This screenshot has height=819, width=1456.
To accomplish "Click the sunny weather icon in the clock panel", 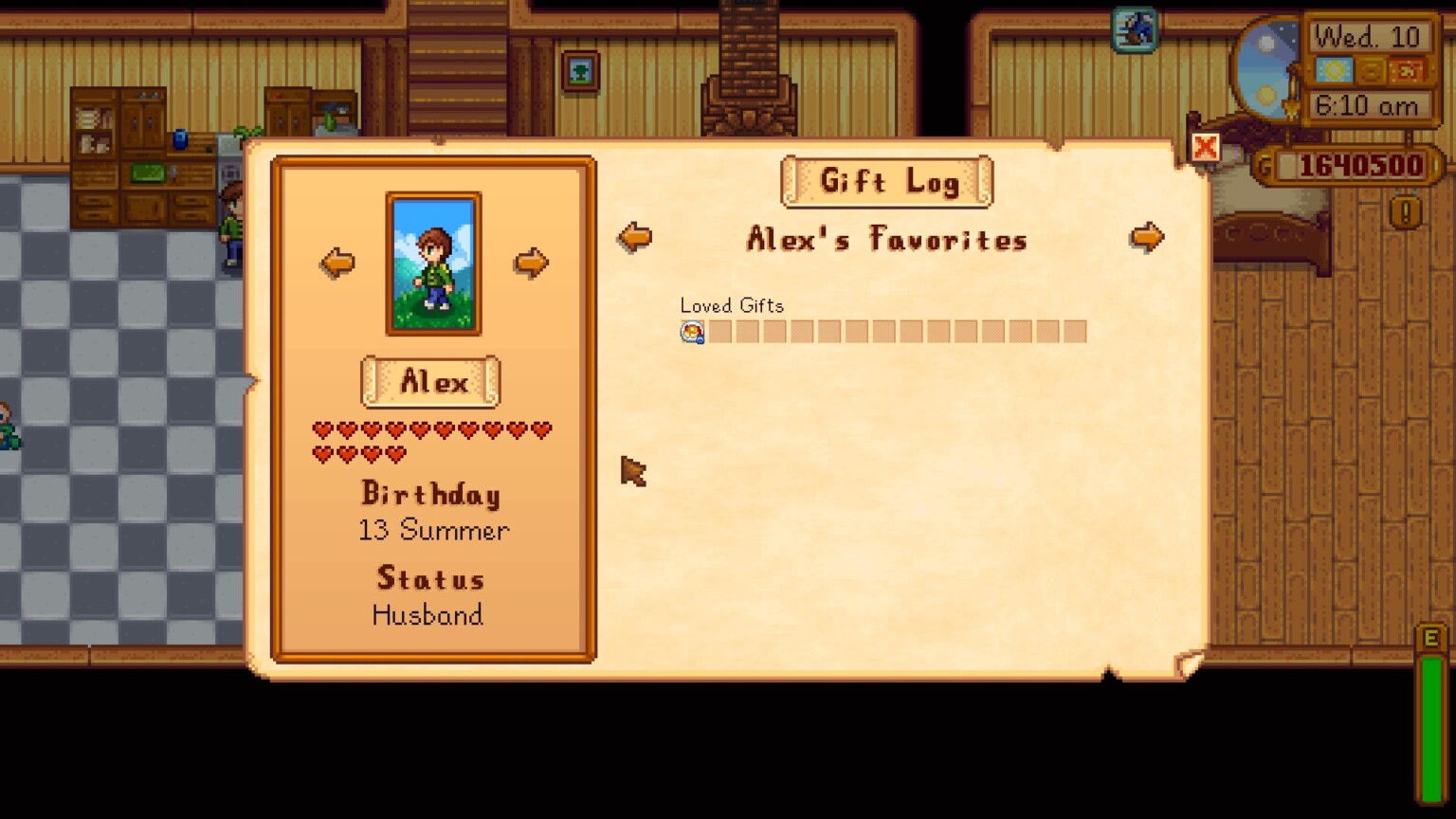I will pos(1334,70).
